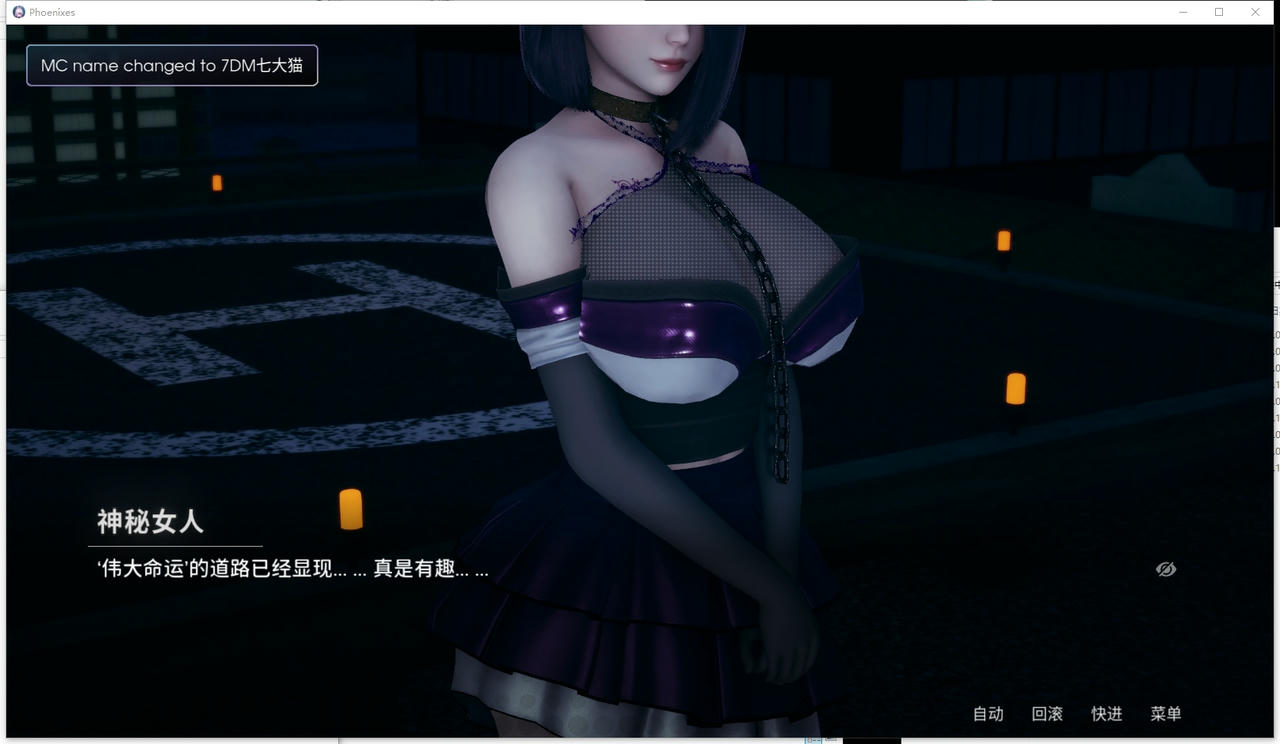Open the game menu with 菜单
Viewport: 1280px width, 744px height.
(x=1164, y=714)
